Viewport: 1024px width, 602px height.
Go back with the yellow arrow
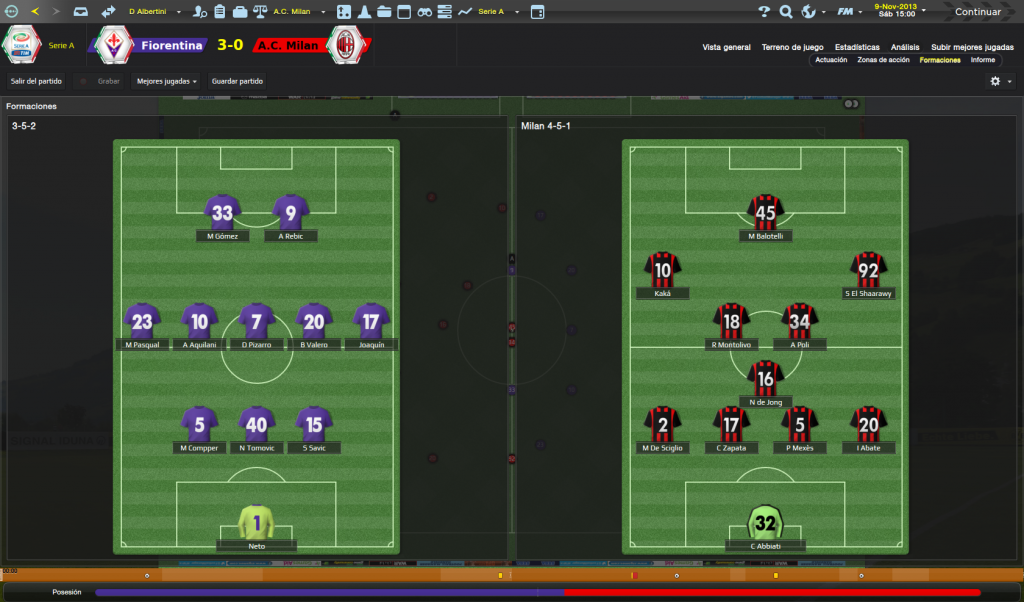point(35,12)
